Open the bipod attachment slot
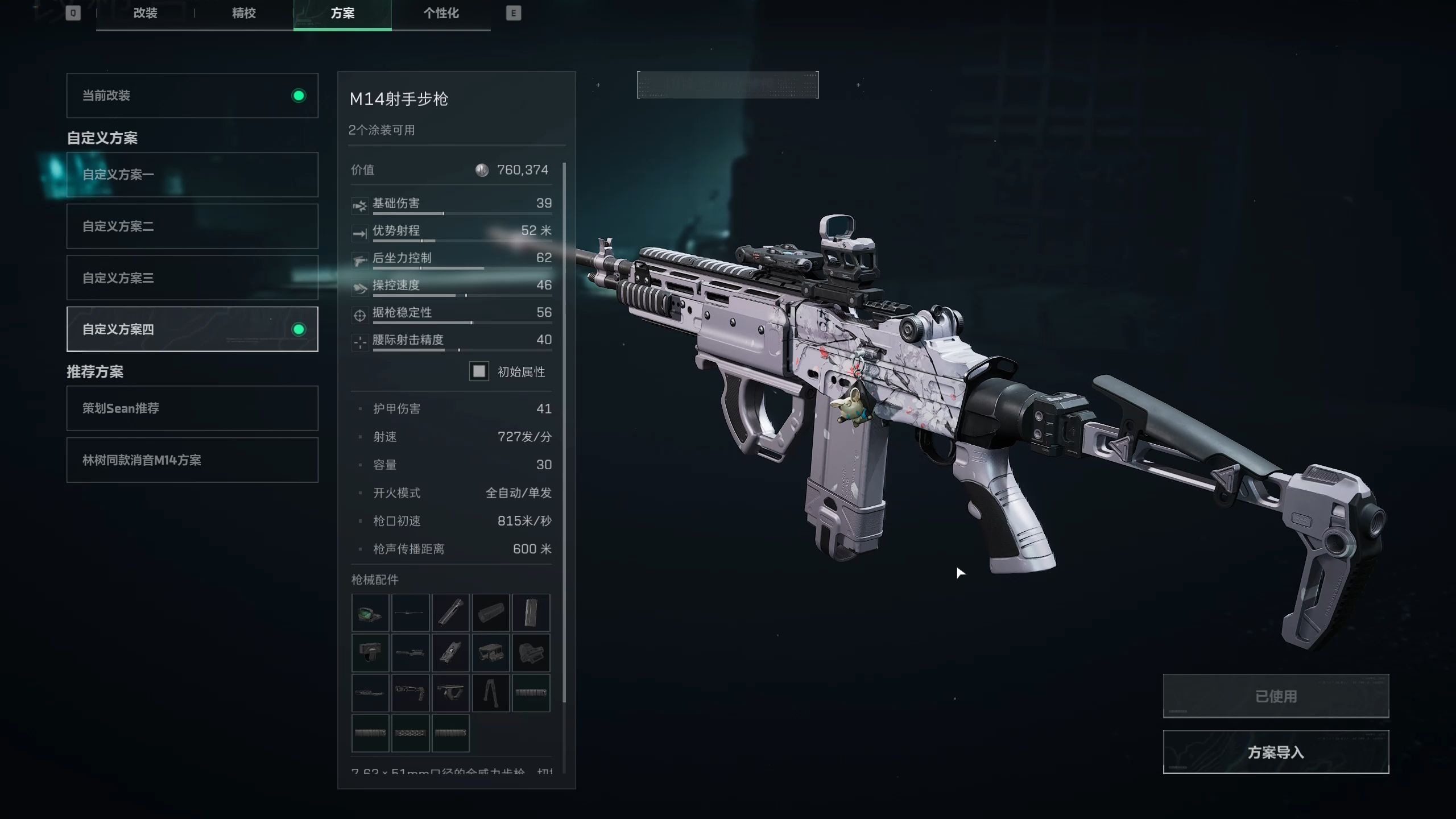 tap(490, 693)
